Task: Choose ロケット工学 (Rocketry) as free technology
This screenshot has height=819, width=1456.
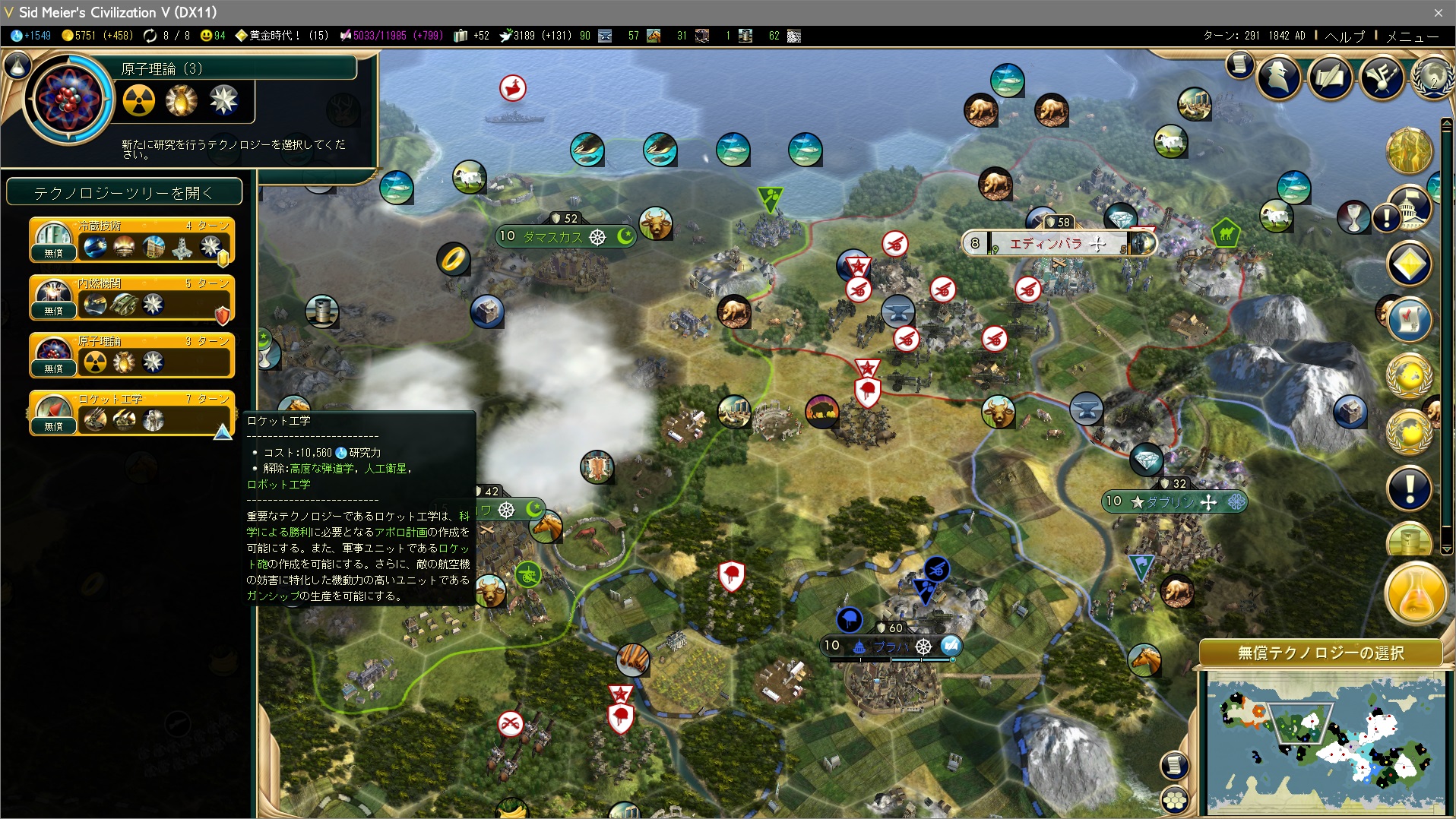Action: coord(131,413)
